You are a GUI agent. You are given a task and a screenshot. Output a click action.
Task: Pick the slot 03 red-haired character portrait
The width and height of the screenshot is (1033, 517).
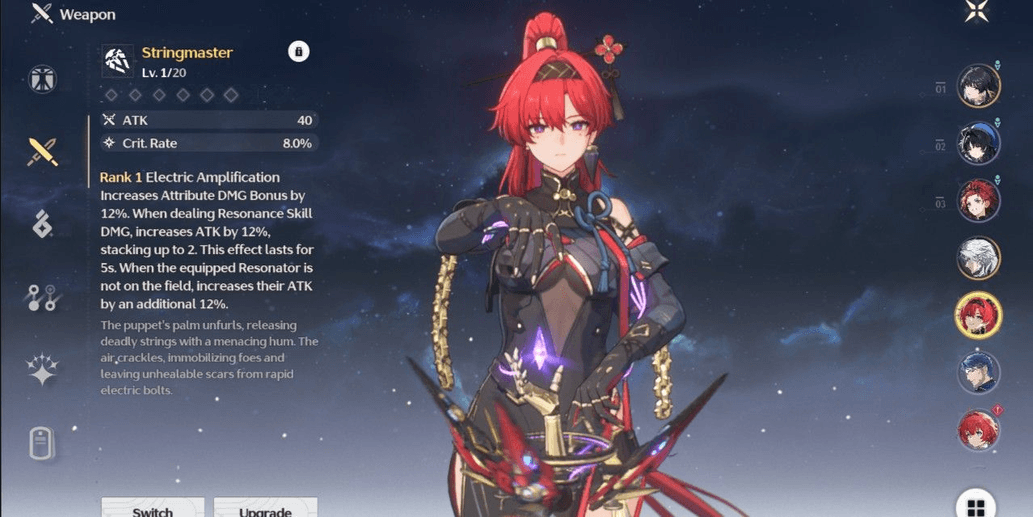click(979, 201)
